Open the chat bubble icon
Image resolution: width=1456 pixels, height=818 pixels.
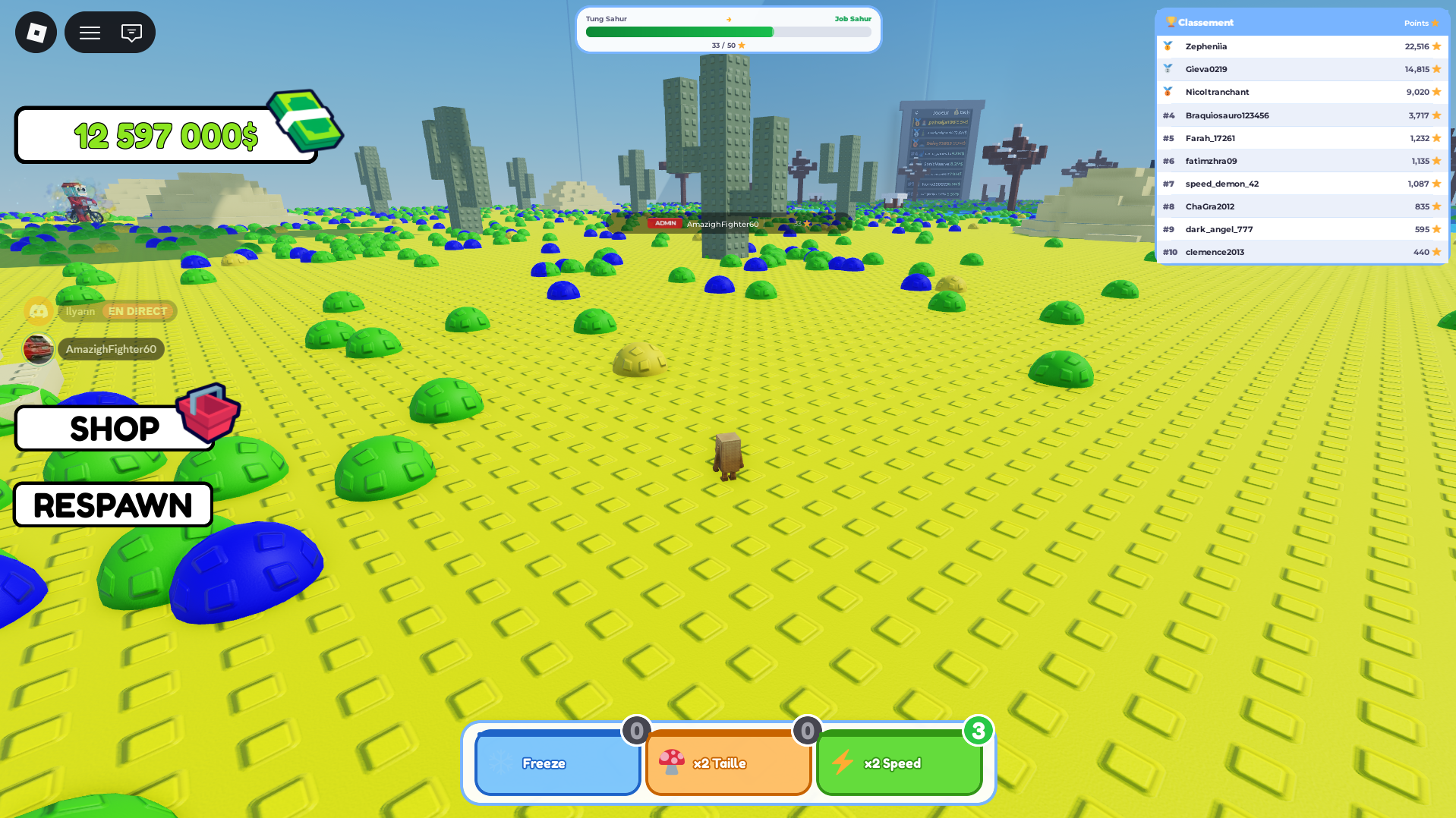pos(133,32)
